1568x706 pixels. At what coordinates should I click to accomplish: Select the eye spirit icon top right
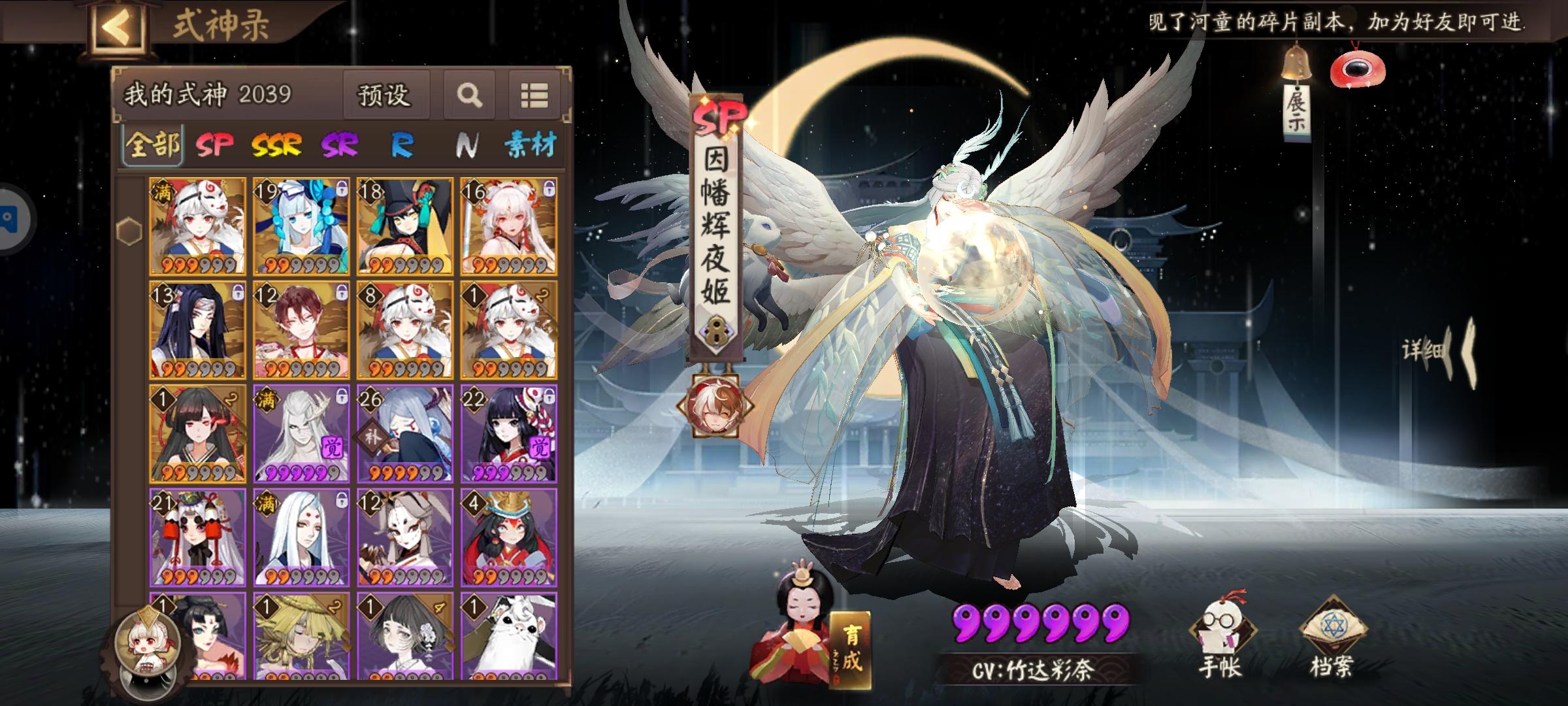pyautogui.click(x=1358, y=69)
